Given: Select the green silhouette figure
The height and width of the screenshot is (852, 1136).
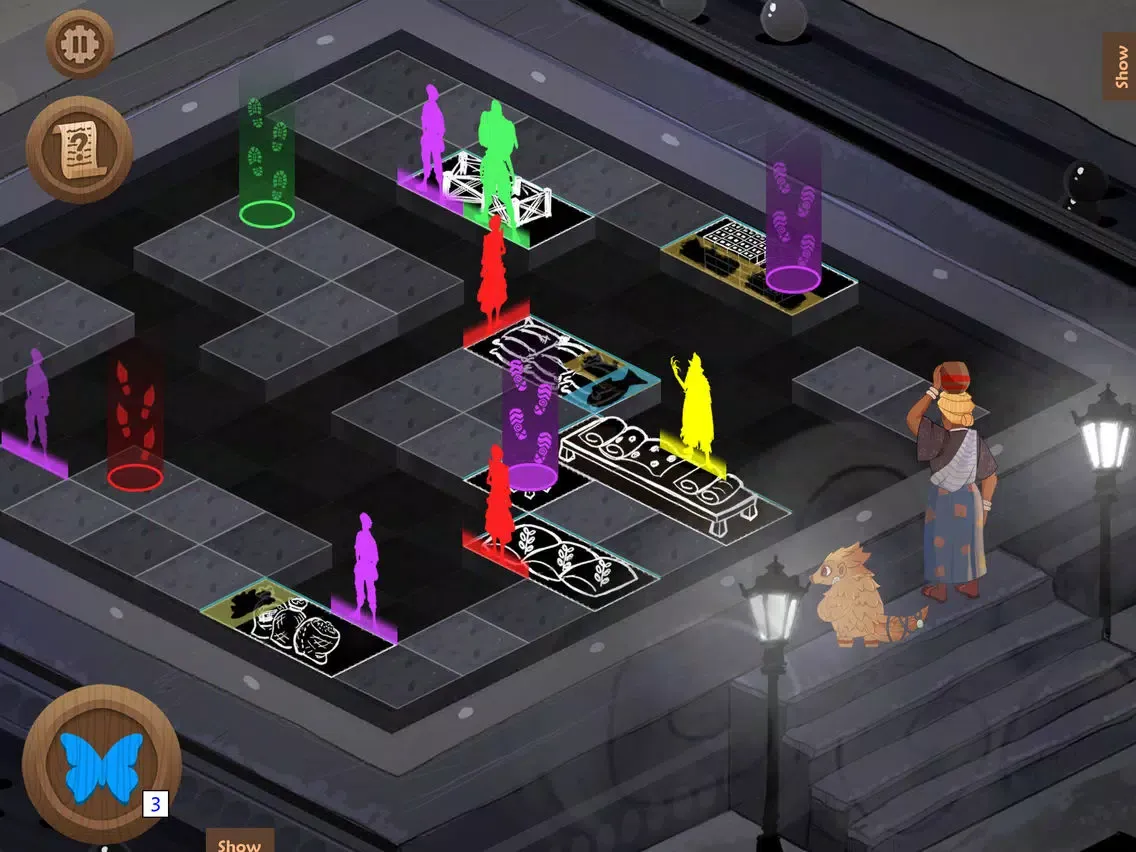Looking at the screenshot, I should 494,163.
